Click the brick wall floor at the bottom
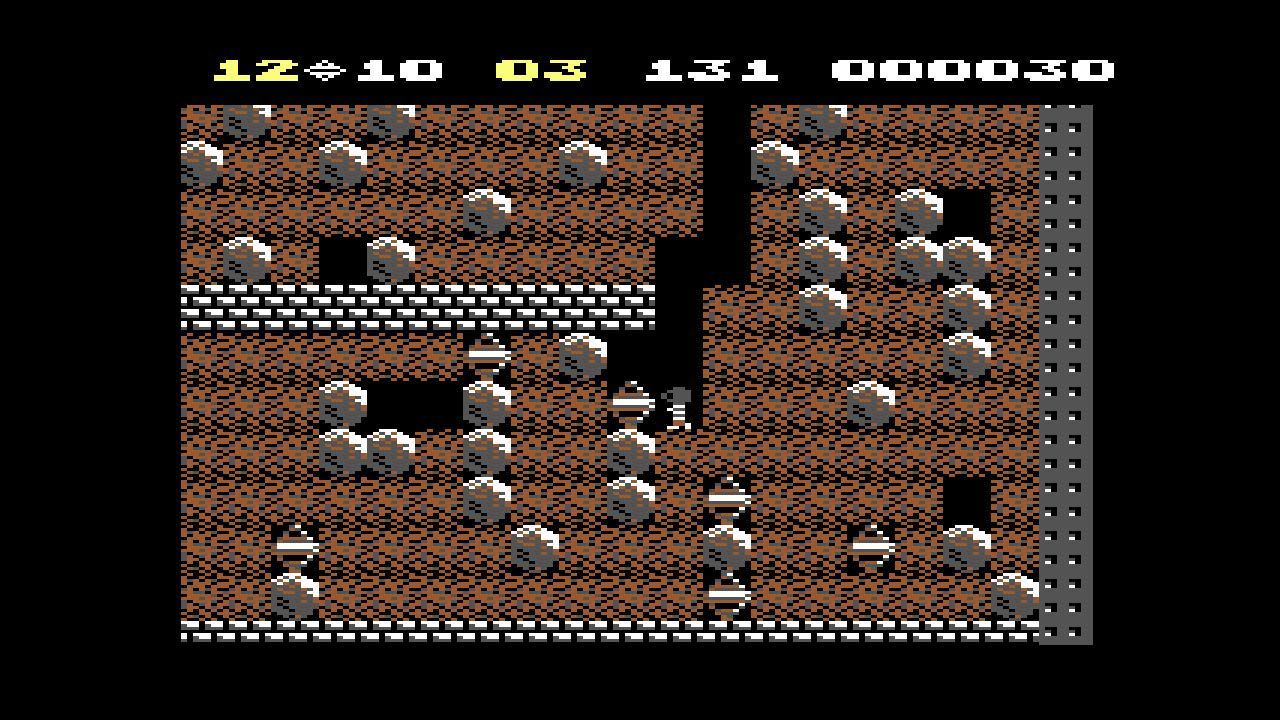This screenshot has width=1280, height=720. [x=600, y=636]
